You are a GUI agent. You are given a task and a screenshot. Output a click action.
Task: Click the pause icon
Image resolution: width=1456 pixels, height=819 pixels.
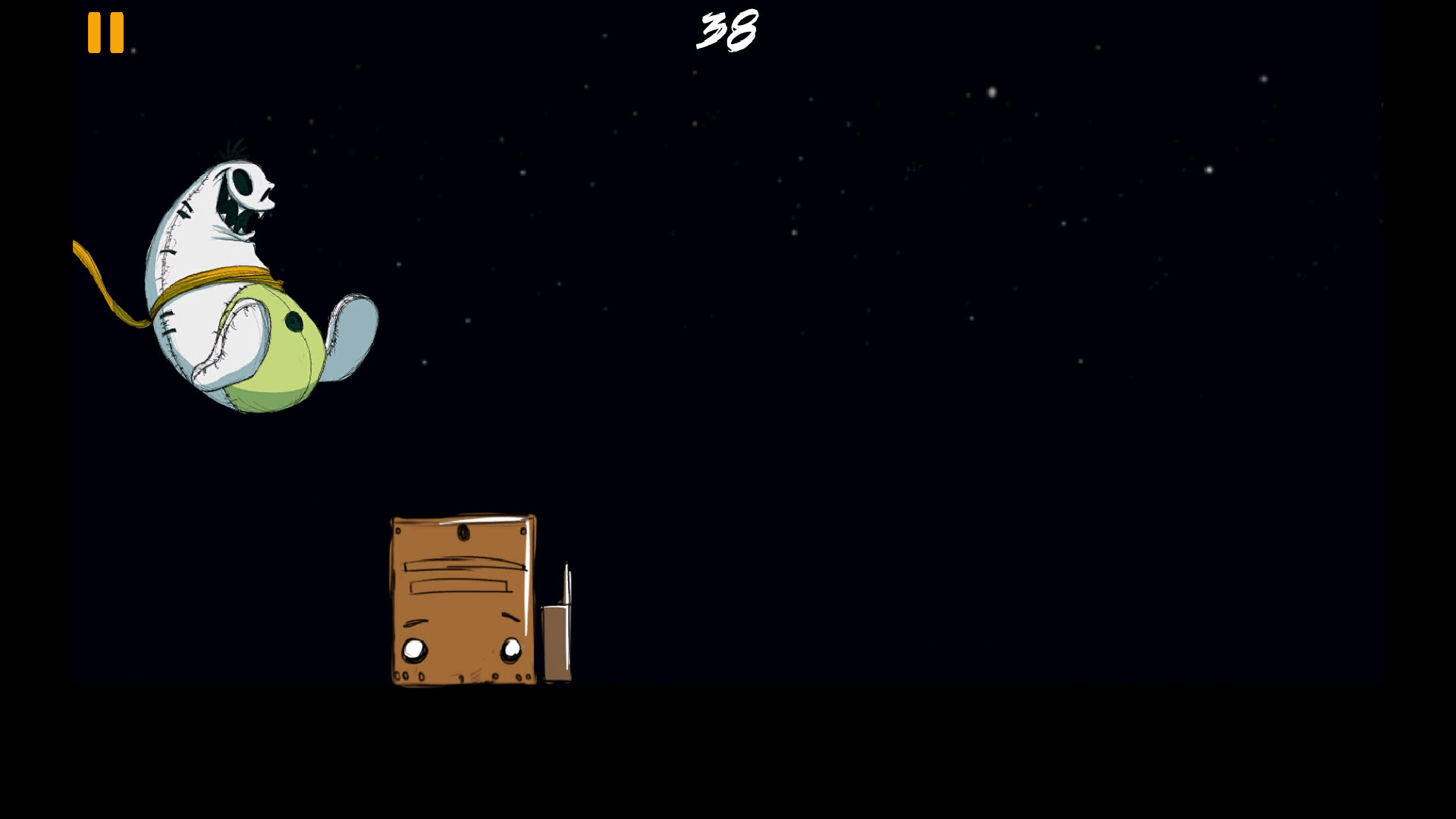106,33
